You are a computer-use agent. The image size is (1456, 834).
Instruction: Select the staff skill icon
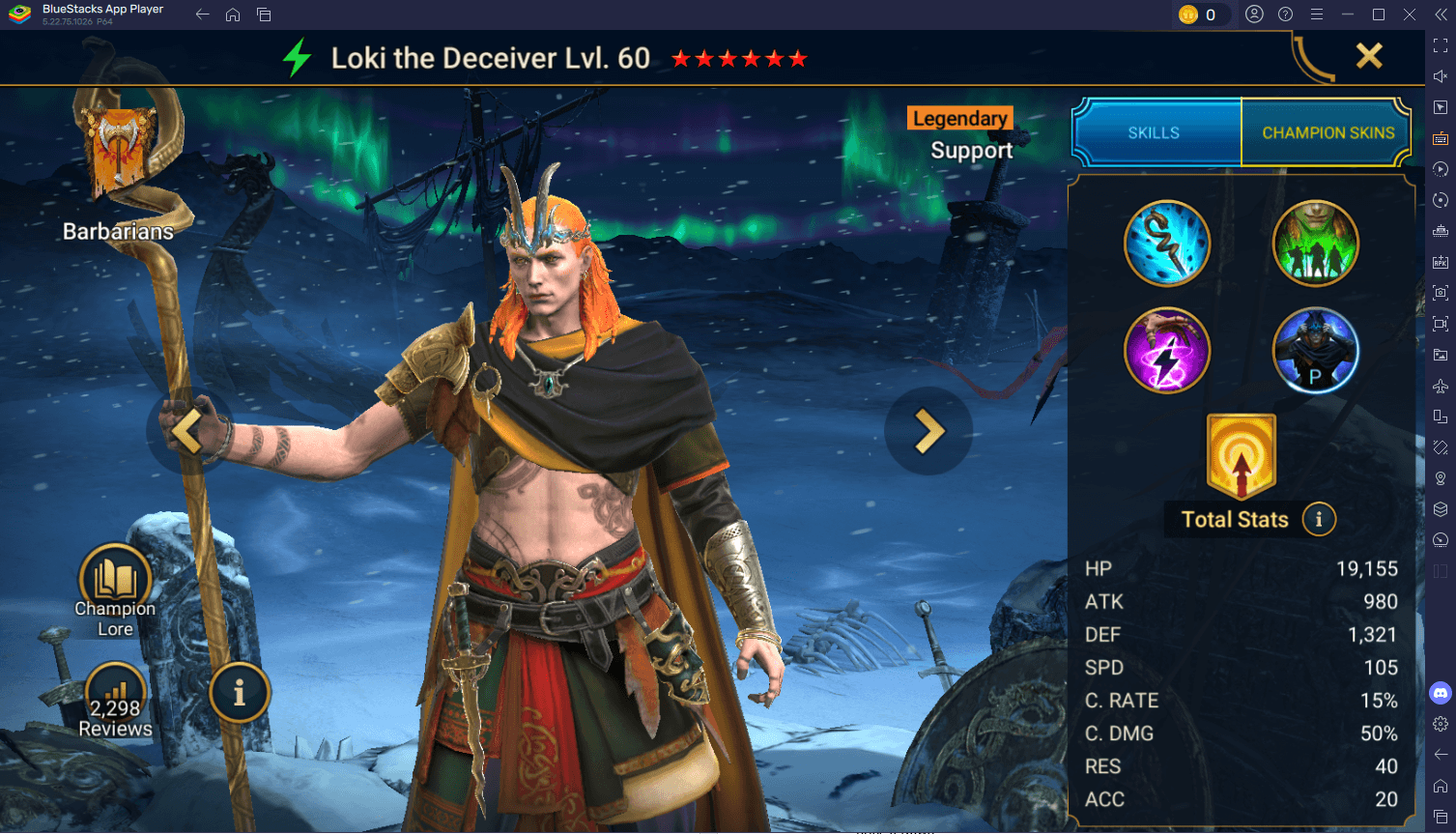tap(1167, 244)
